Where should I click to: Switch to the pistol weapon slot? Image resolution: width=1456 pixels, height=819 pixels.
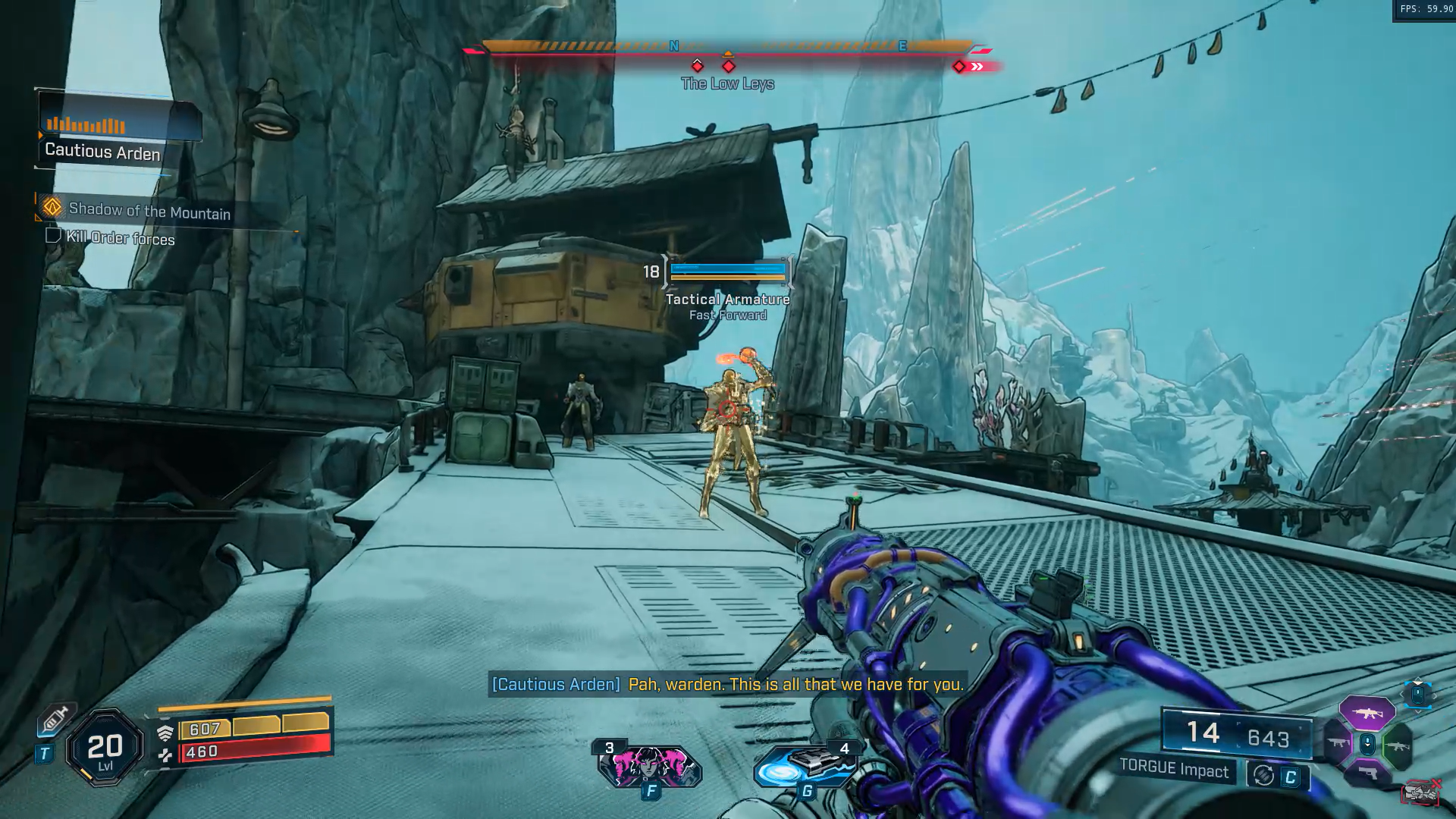click(x=1367, y=774)
